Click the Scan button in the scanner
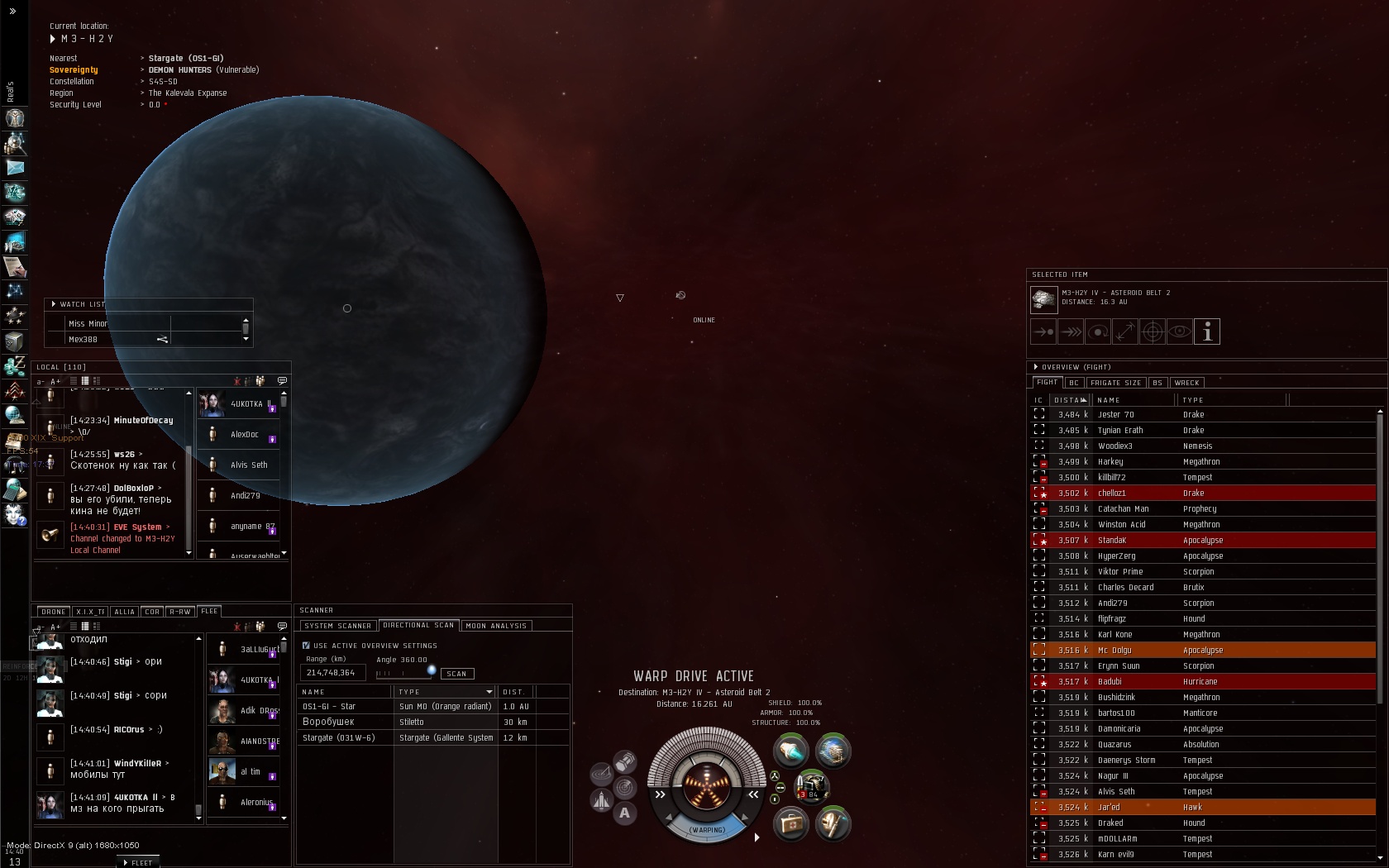The height and width of the screenshot is (868, 1389). (x=457, y=674)
